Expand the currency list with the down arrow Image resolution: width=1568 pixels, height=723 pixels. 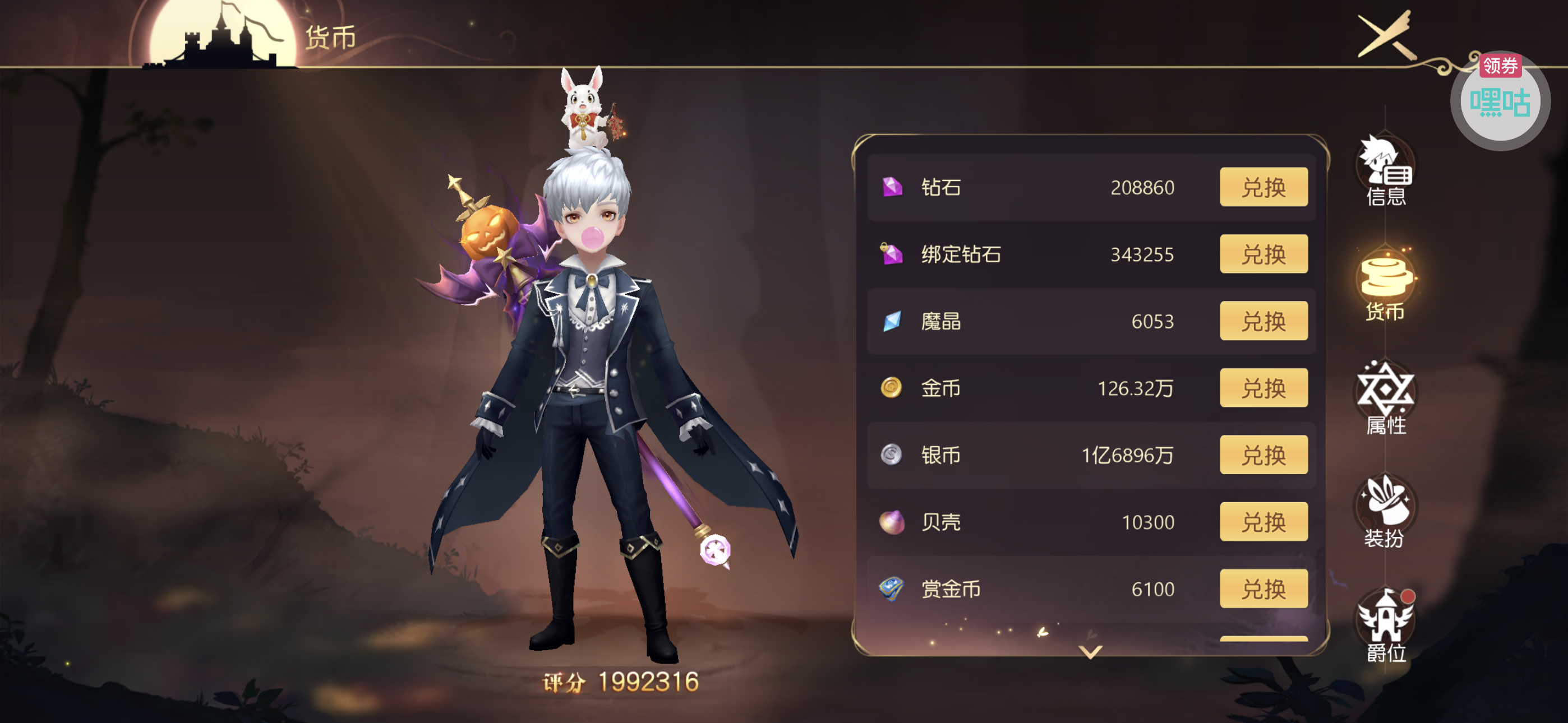[x=1090, y=652]
